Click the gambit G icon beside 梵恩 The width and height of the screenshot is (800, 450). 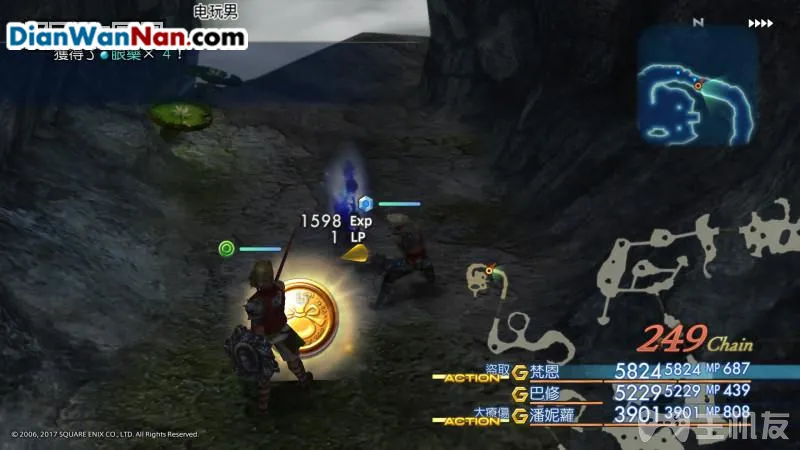519,373
